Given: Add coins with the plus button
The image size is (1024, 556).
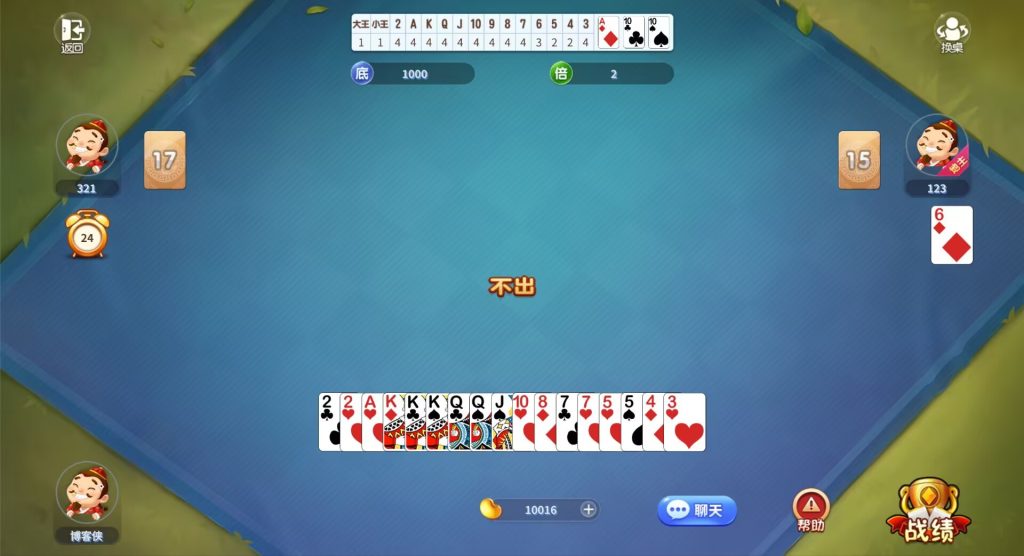Looking at the screenshot, I should 589,510.
